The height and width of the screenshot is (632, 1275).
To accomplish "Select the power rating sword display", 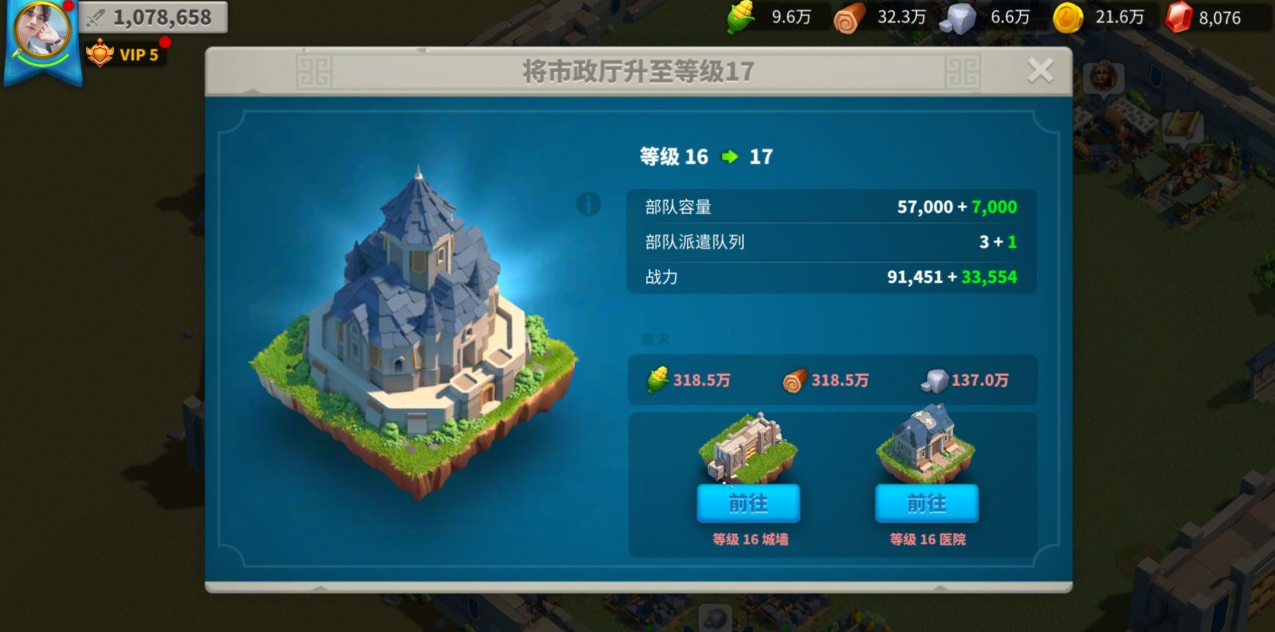I will click(152, 17).
